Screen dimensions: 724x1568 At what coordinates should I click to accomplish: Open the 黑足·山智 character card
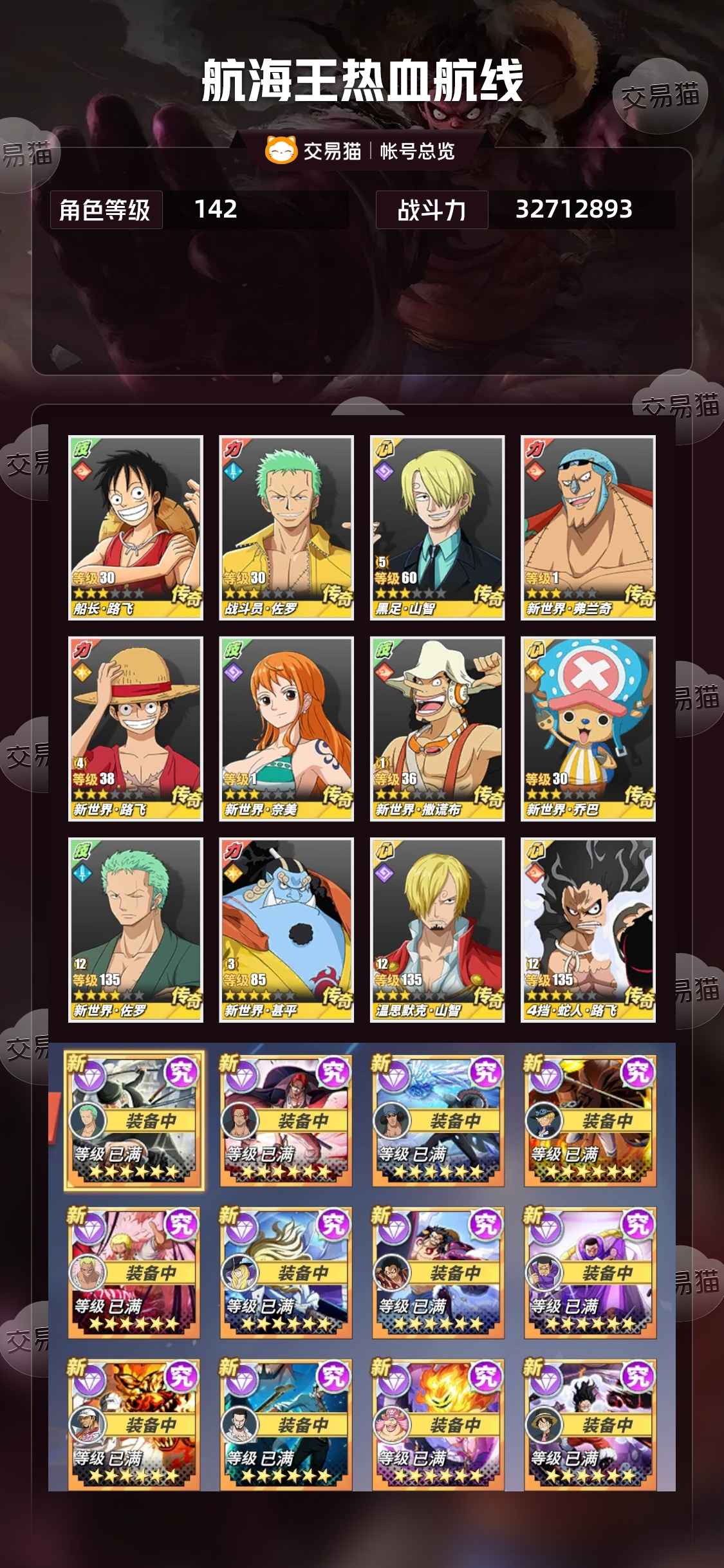point(437,527)
